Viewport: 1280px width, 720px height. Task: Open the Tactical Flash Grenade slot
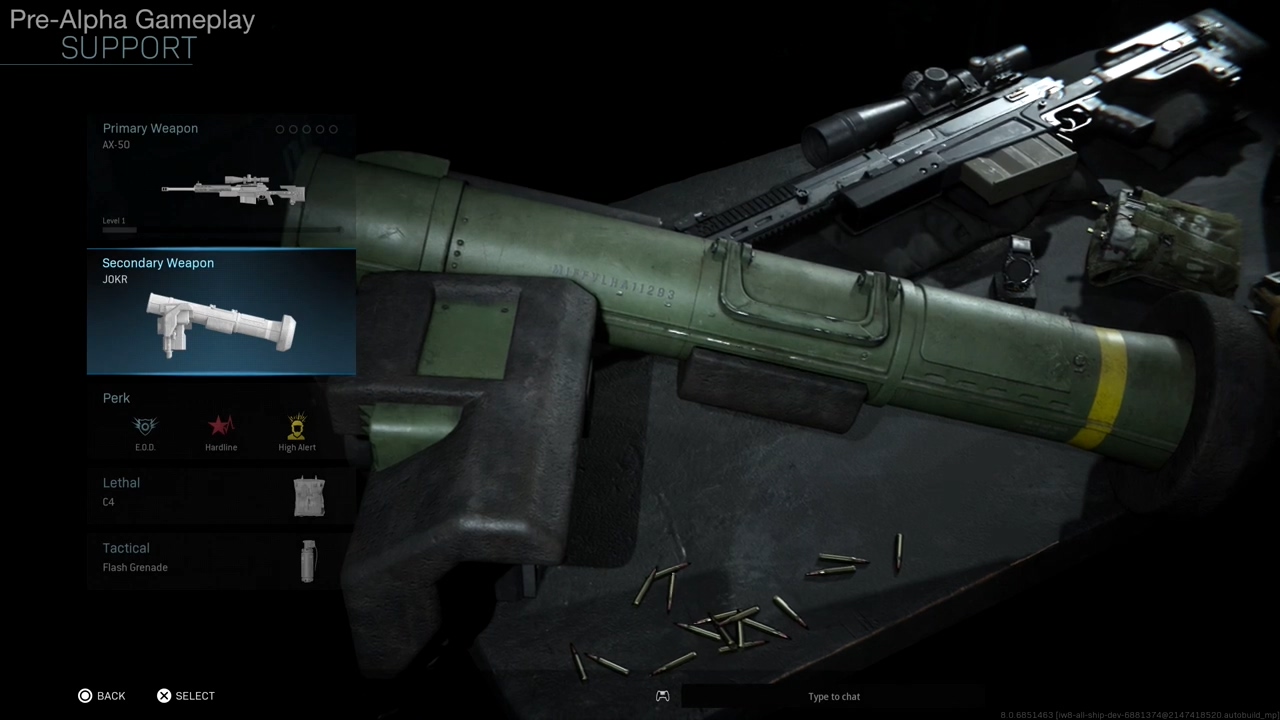pyautogui.click(x=220, y=559)
